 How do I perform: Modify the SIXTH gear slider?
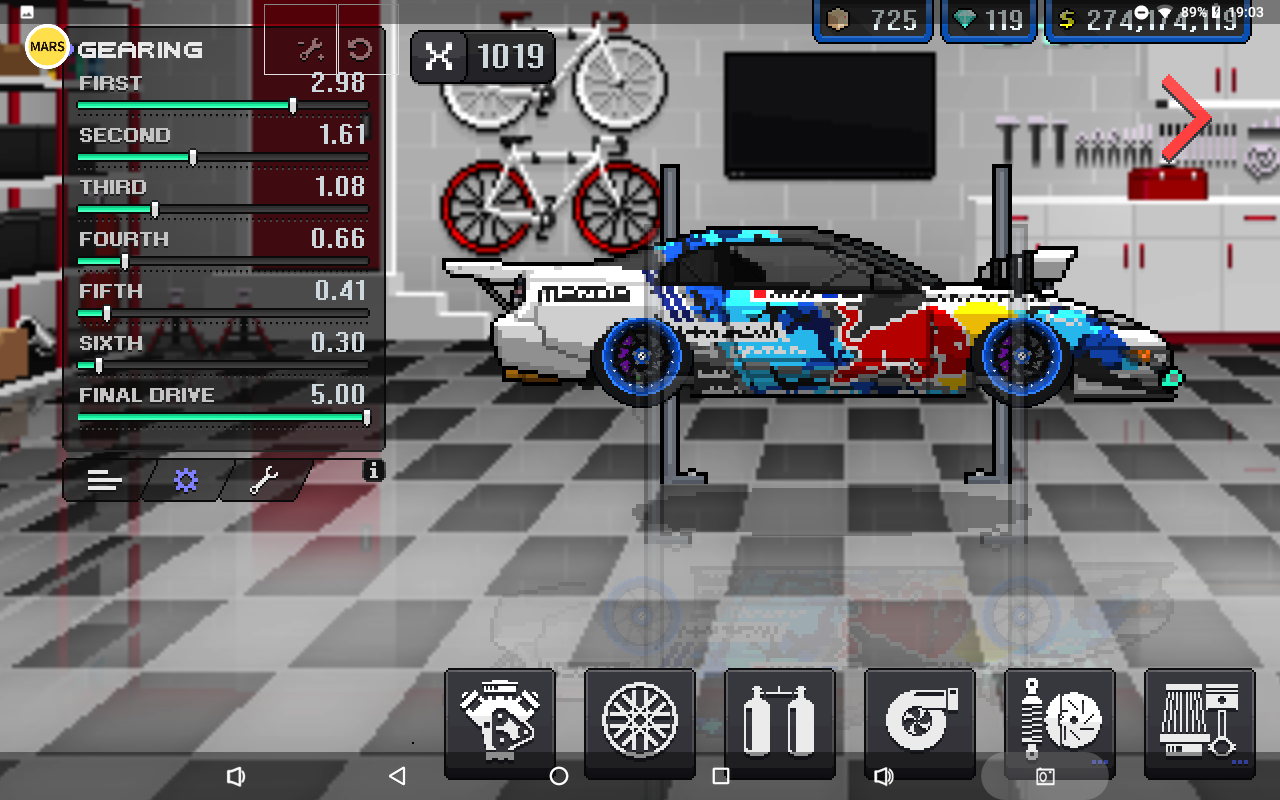tap(98, 365)
